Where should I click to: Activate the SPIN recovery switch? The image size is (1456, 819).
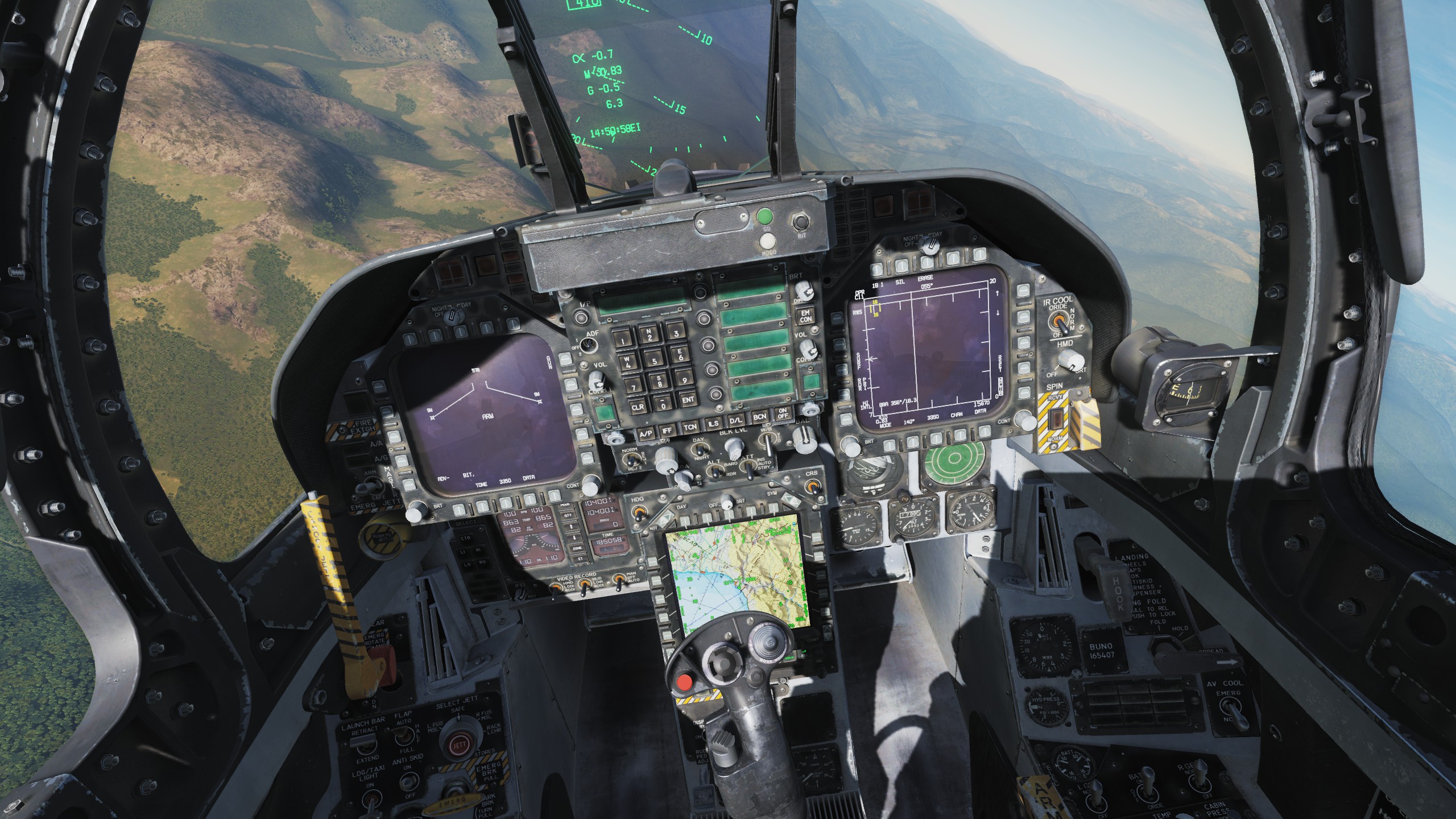click(1056, 420)
